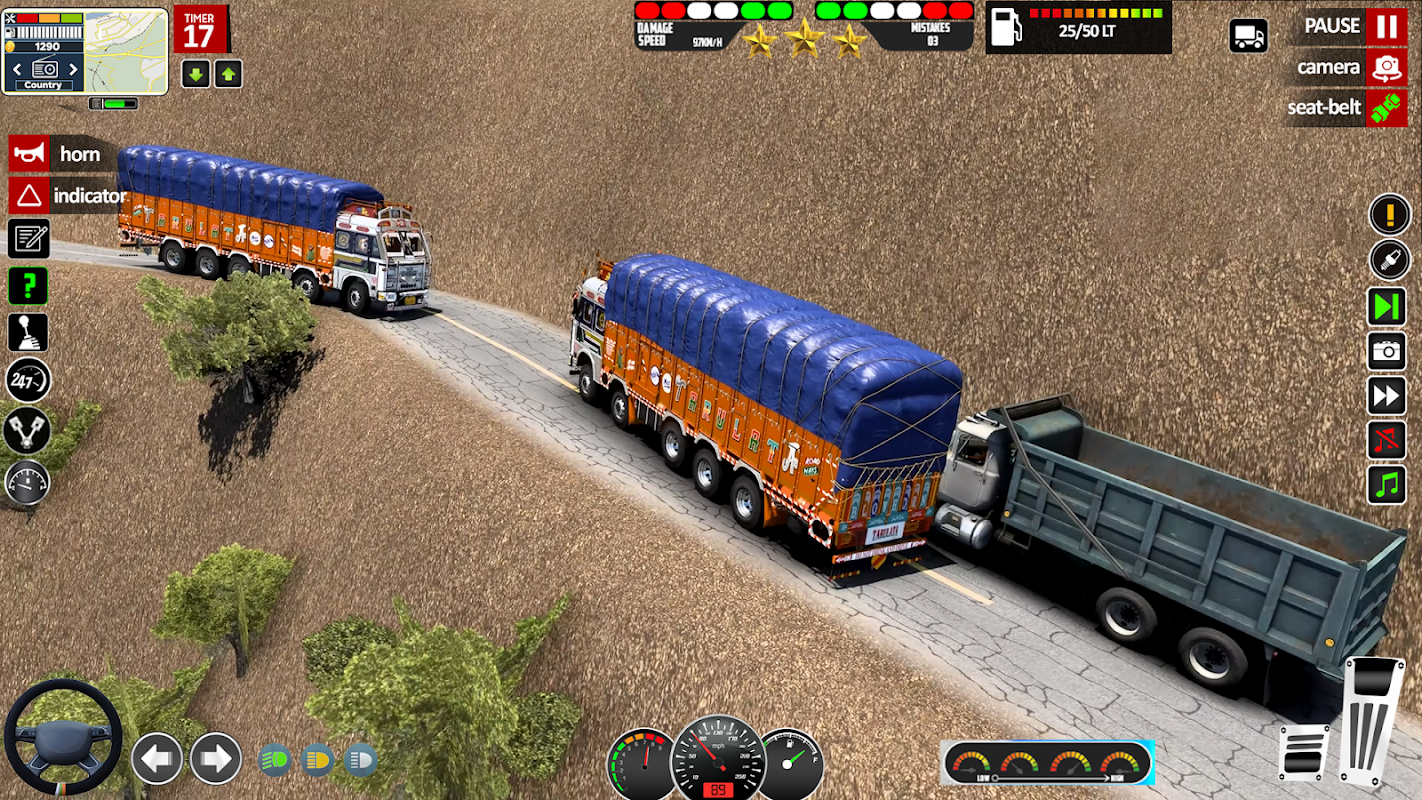Tap the green question mark help icon
Screen dimensions: 1422x800
click(x=28, y=286)
